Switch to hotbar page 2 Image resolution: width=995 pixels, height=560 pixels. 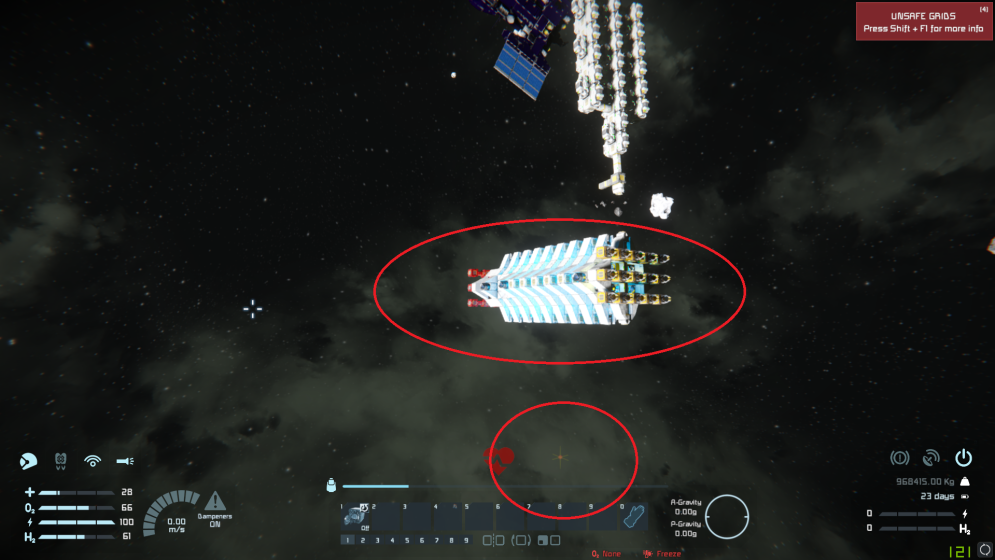tap(362, 541)
